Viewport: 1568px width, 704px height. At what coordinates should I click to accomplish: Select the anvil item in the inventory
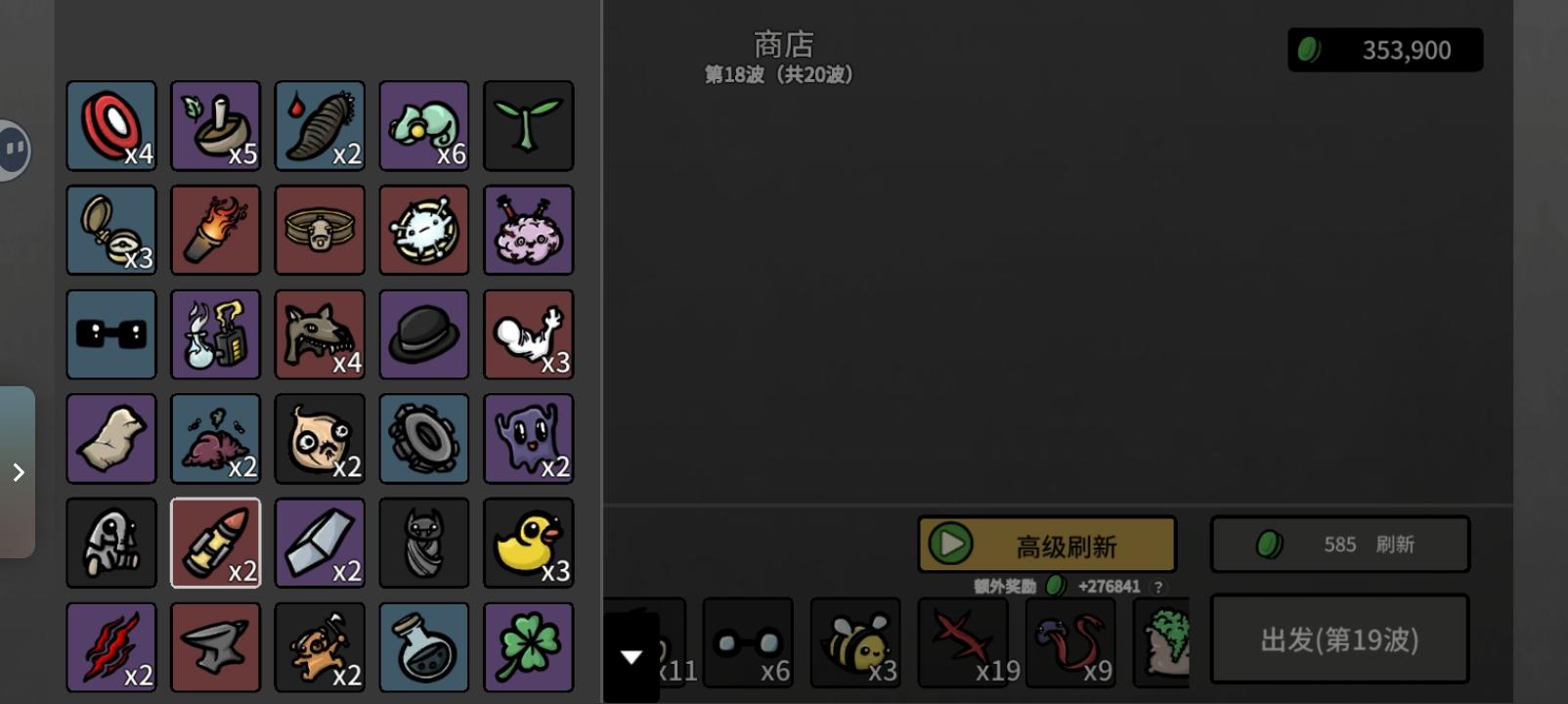(215, 646)
